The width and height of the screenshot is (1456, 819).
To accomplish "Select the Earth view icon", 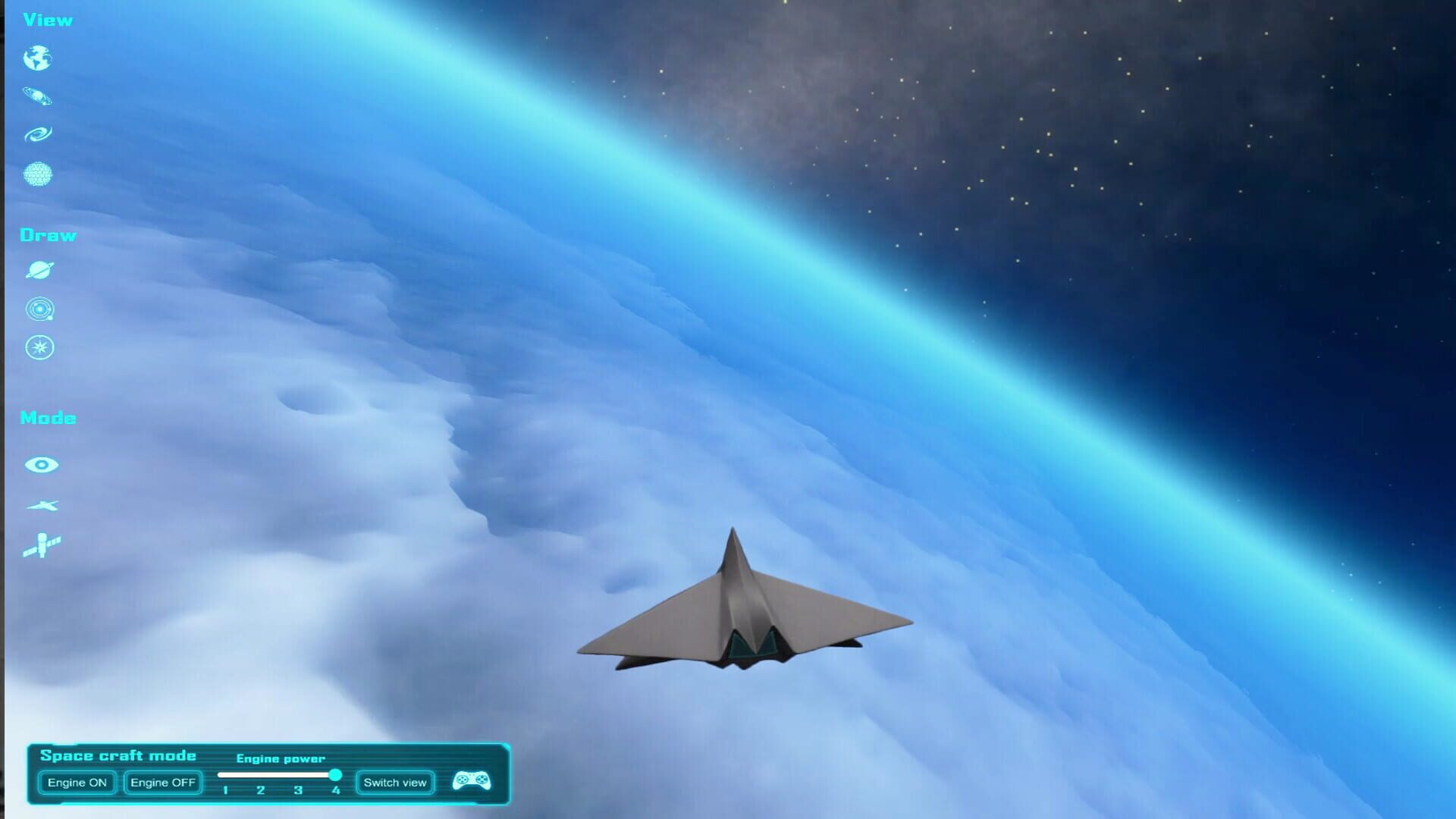I will click(39, 57).
